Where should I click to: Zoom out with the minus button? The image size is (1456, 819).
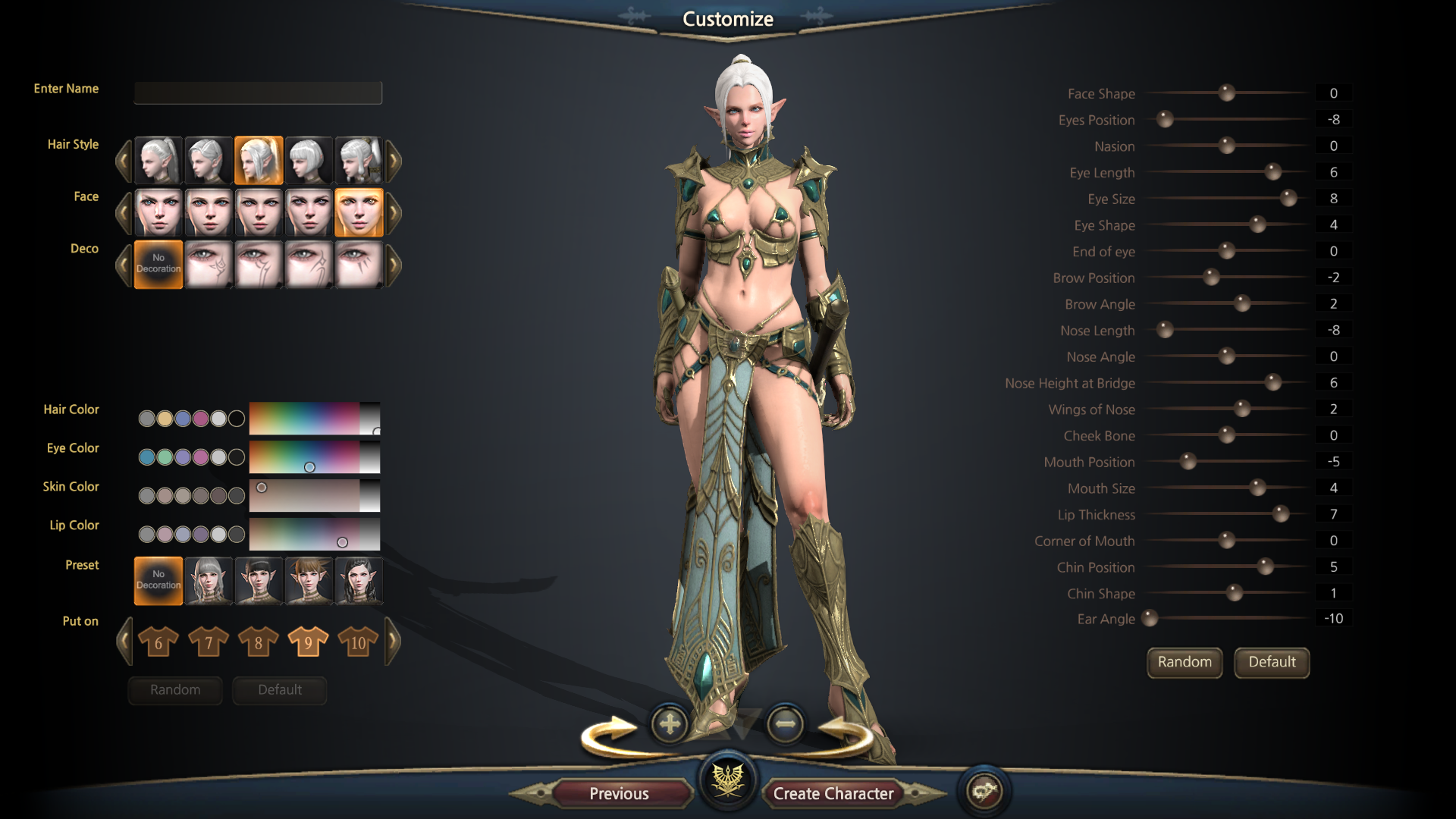click(785, 724)
